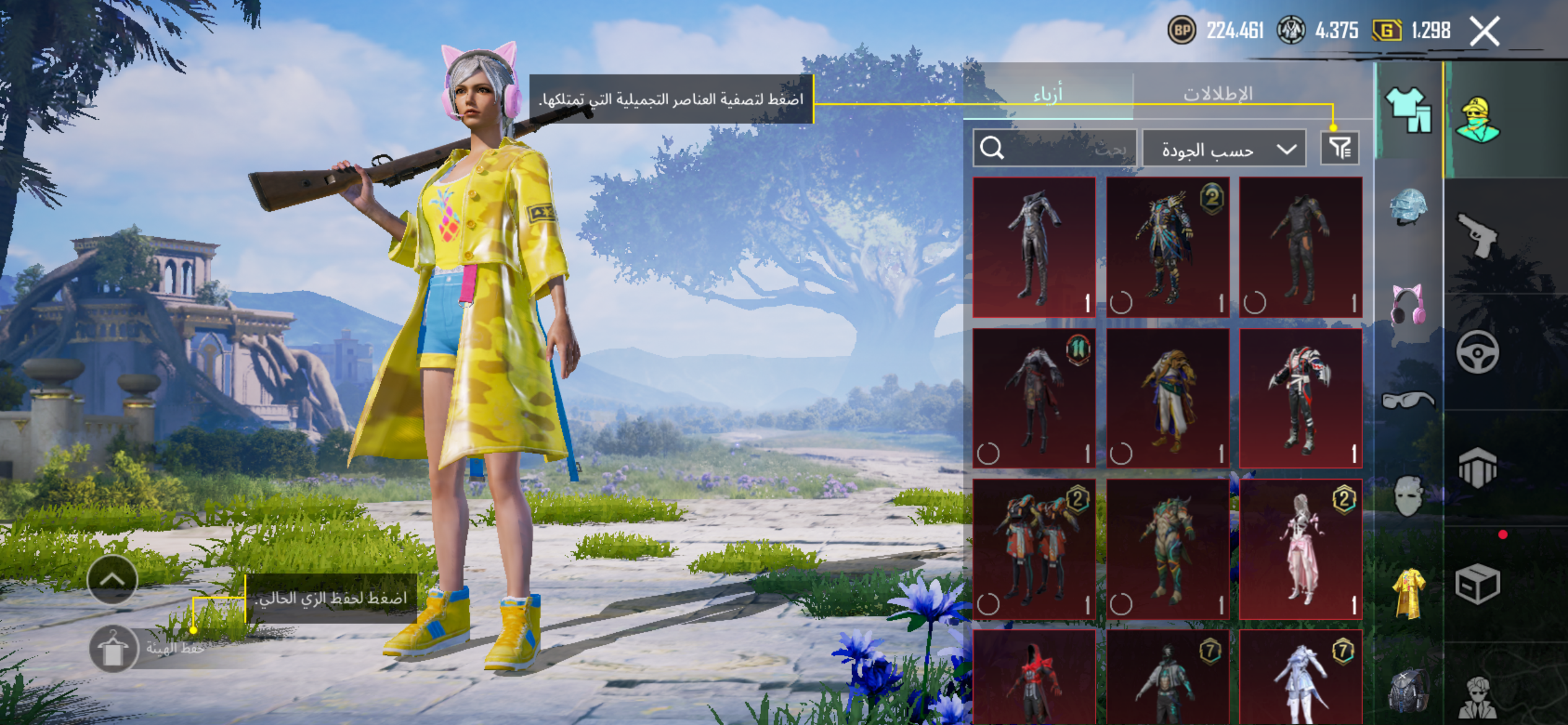Viewport: 1568px width, 725px height.
Task: Close the inventory screen with the X
Action: (1484, 31)
